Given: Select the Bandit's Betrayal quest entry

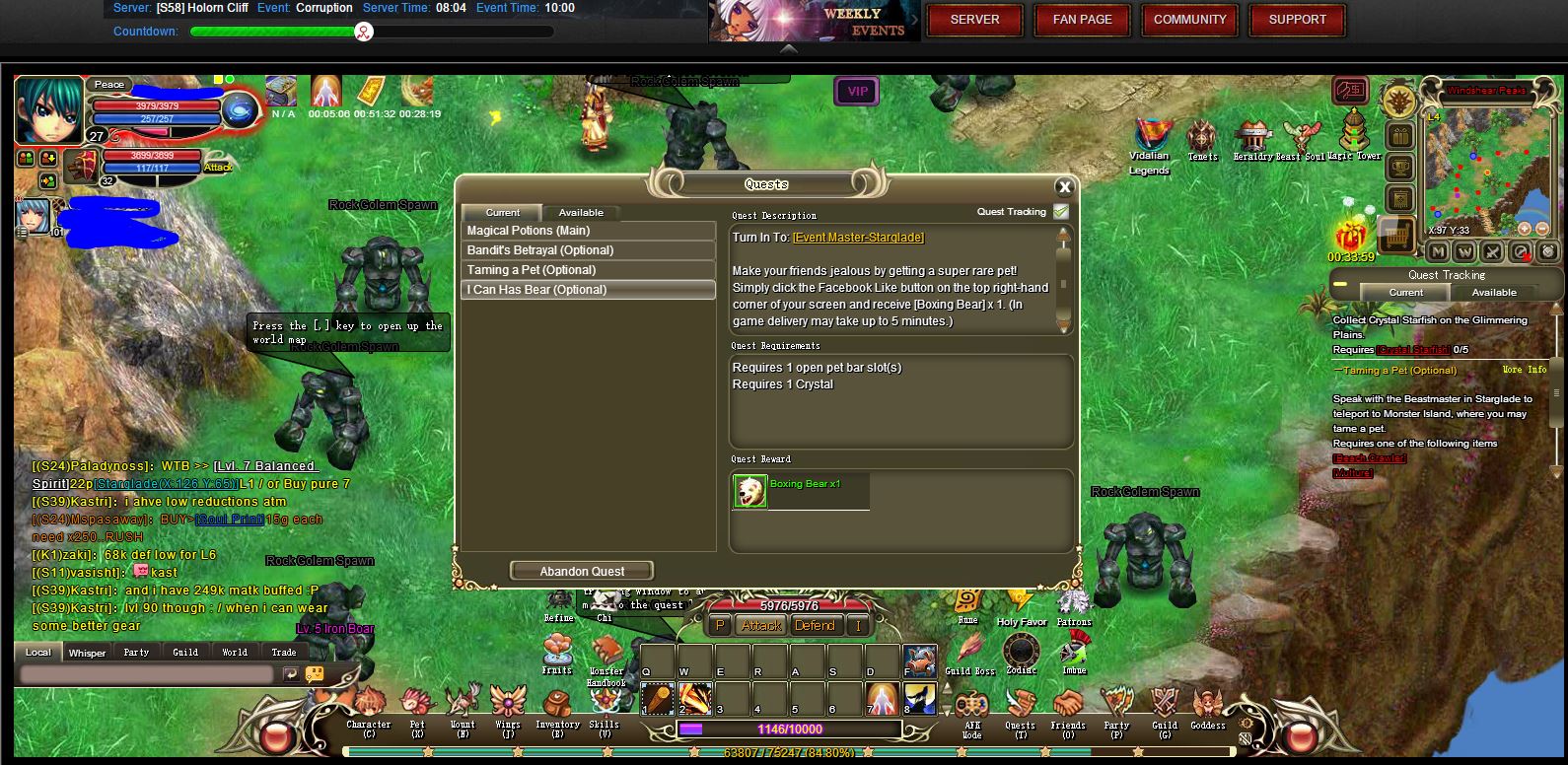Looking at the screenshot, I should pyautogui.click(x=589, y=250).
